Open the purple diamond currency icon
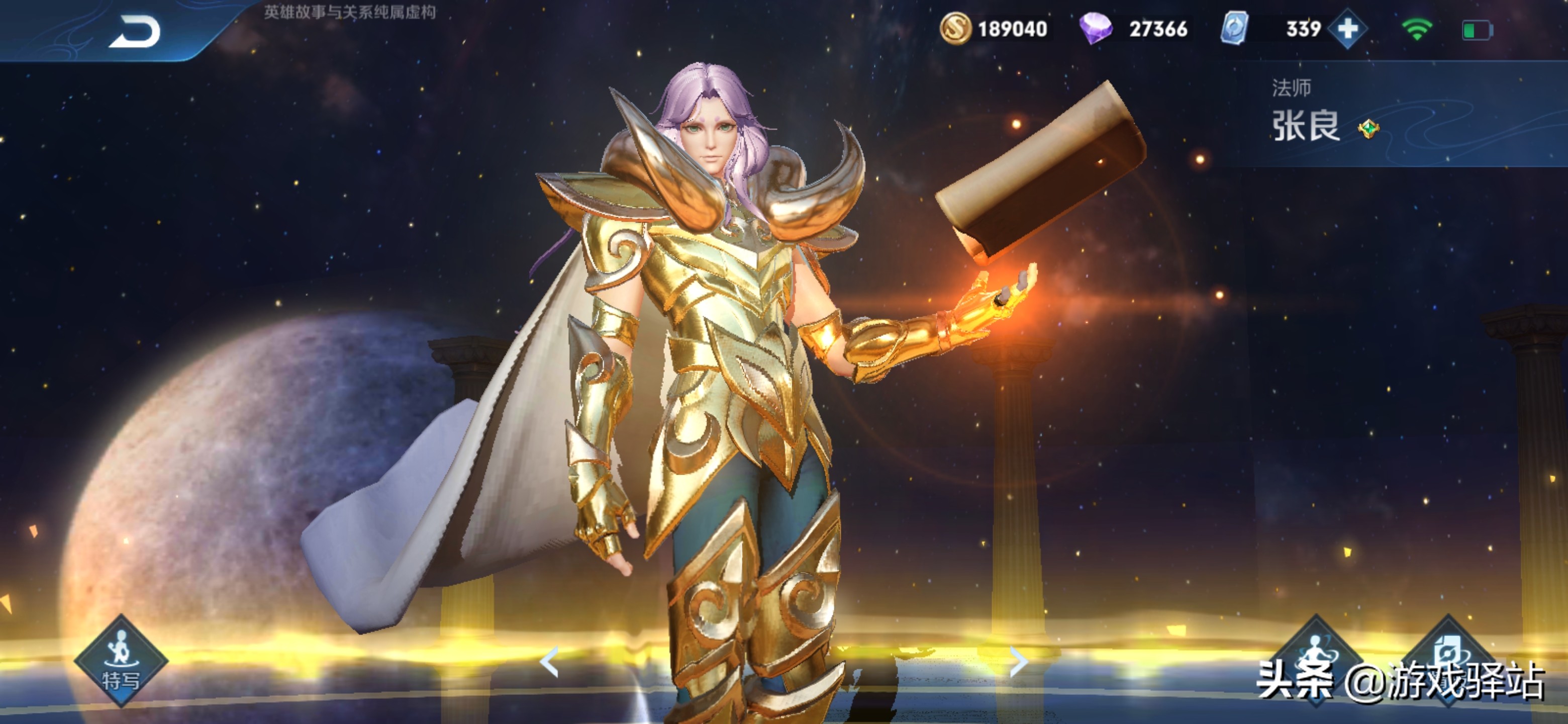Viewport: 1568px width, 724px height. pyautogui.click(x=1095, y=29)
